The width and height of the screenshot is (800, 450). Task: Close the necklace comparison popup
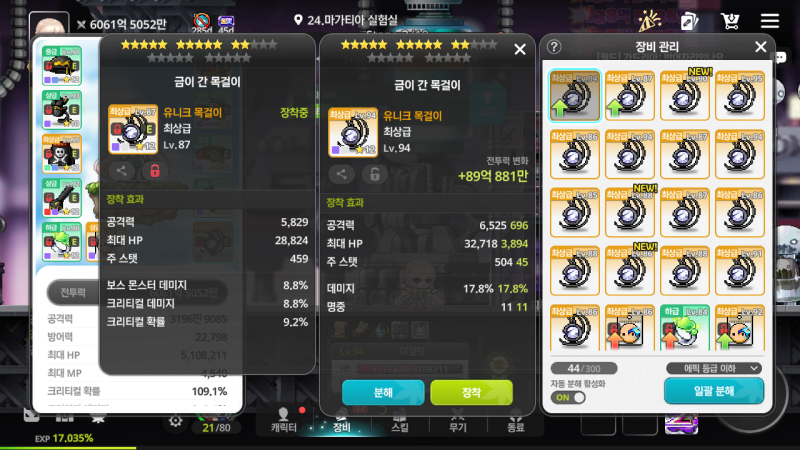519,49
